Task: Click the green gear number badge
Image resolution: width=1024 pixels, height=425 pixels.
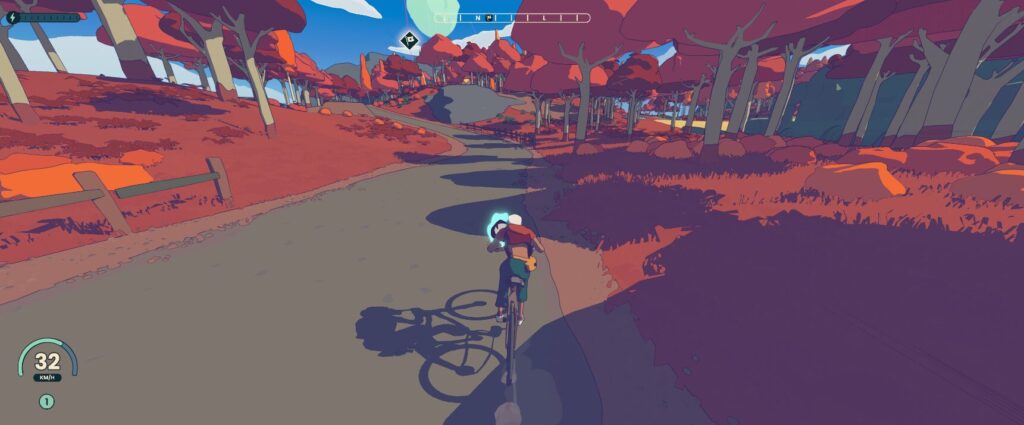Action: point(46,402)
